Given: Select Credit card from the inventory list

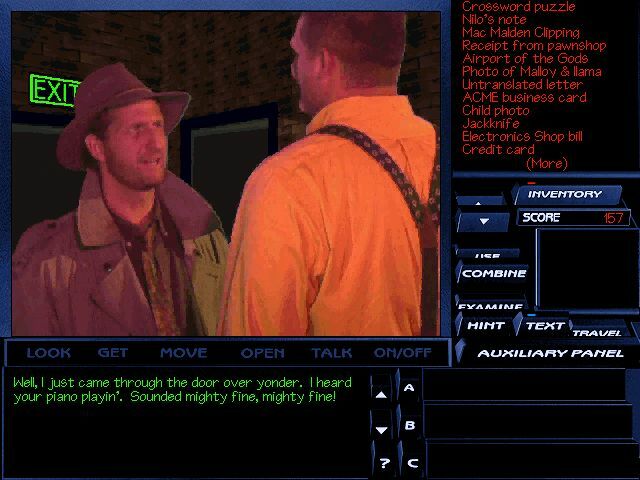Looking at the screenshot, I should [x=498, y=150].
